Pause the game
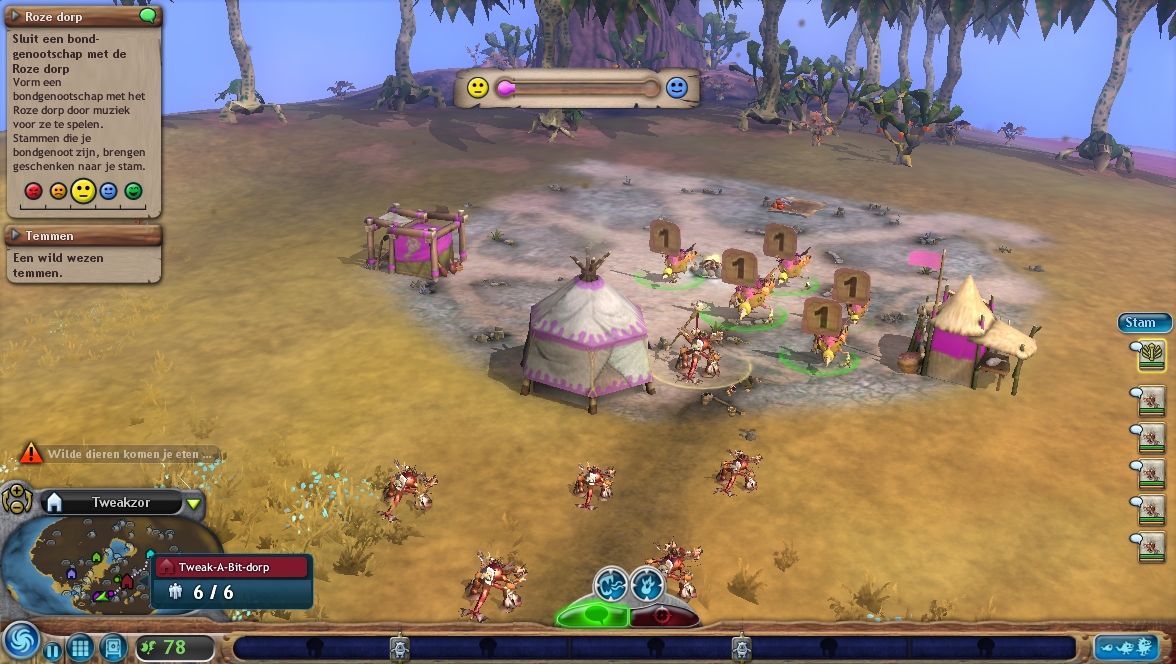The height and width of the screenshot is (664, 1176). pos(53,651)
